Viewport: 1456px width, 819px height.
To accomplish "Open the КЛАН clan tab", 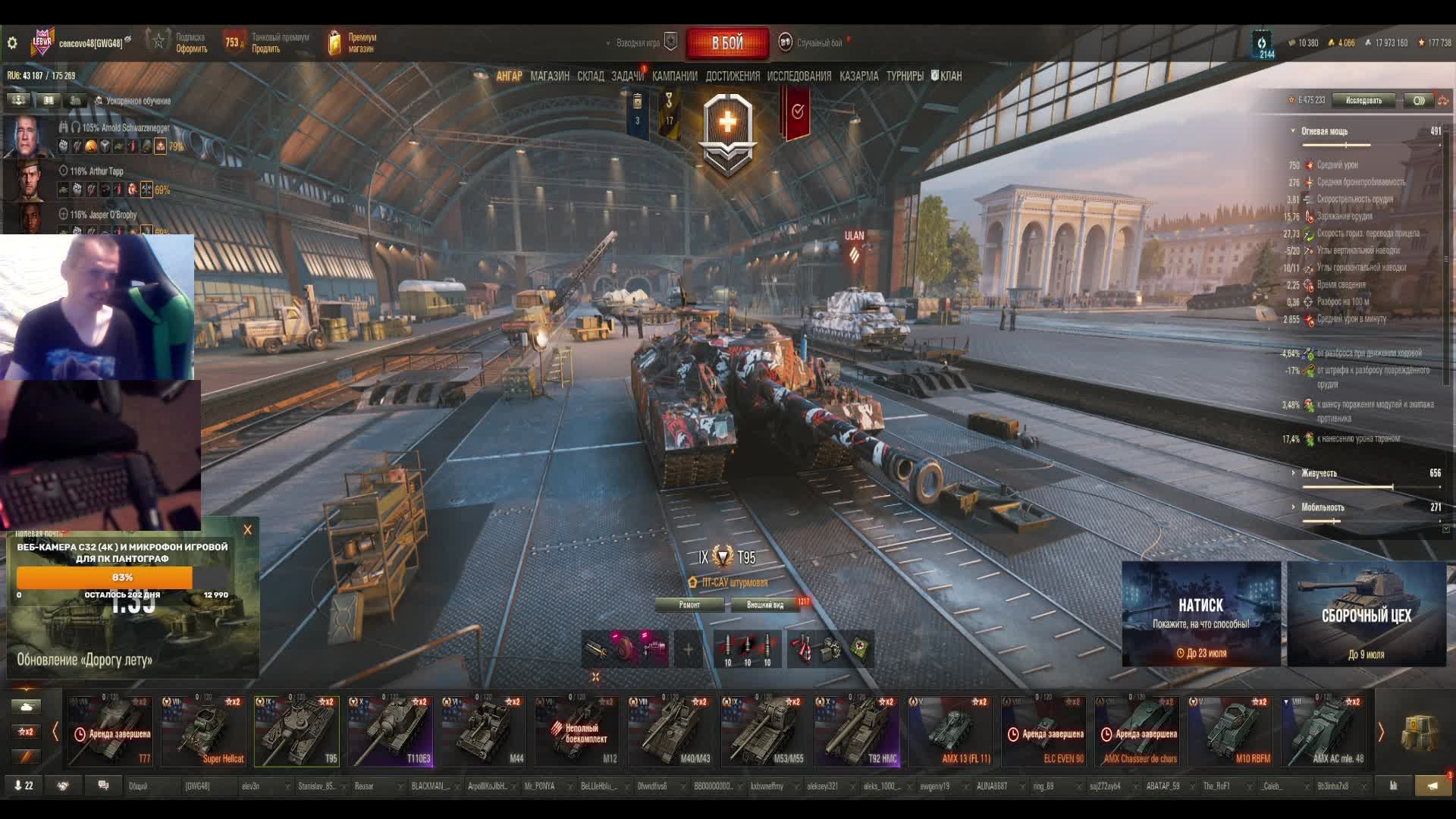I will click(x=950, y=76).
